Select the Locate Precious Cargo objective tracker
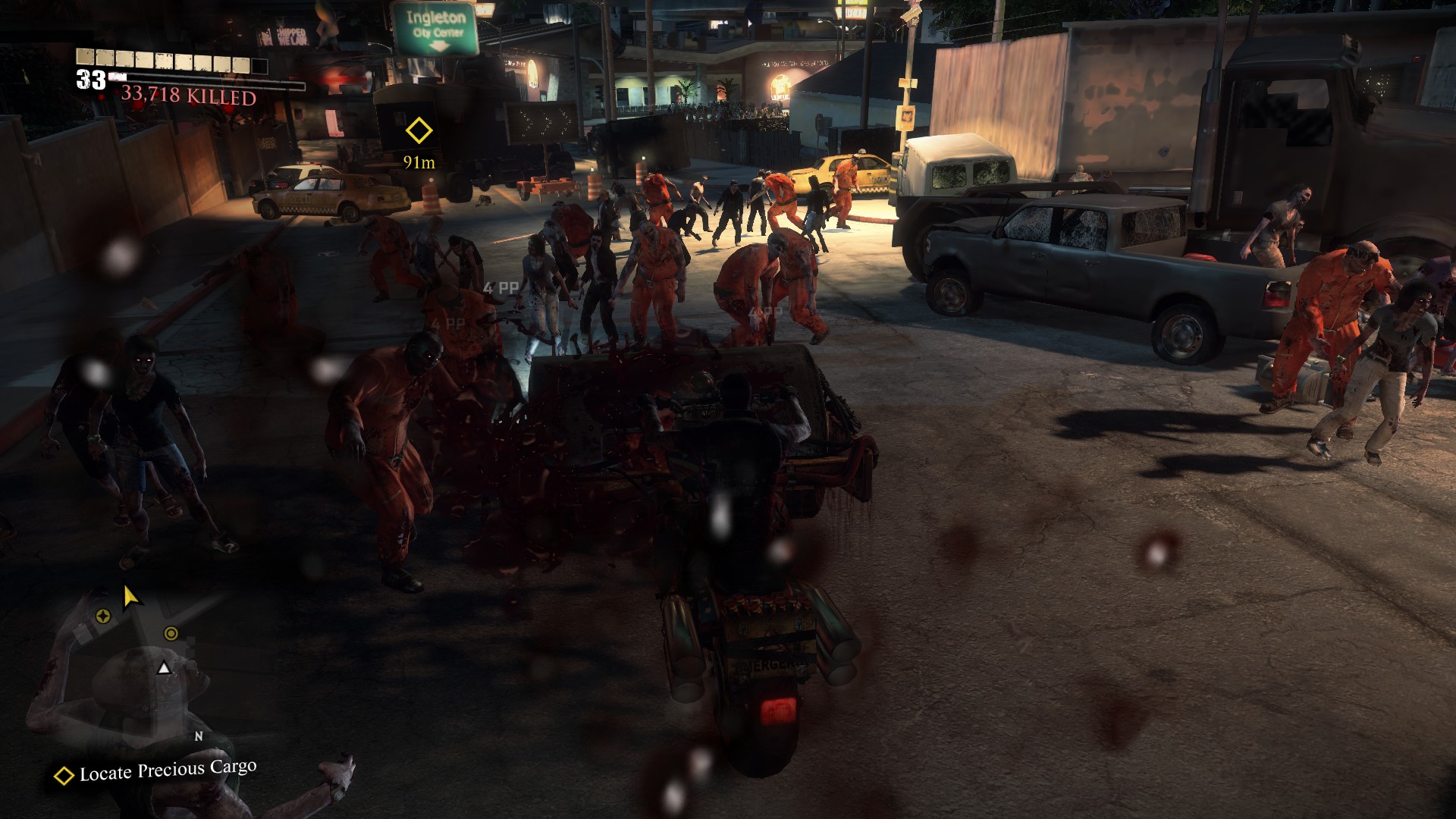1456x819 pixels. [x=157, y=771]
